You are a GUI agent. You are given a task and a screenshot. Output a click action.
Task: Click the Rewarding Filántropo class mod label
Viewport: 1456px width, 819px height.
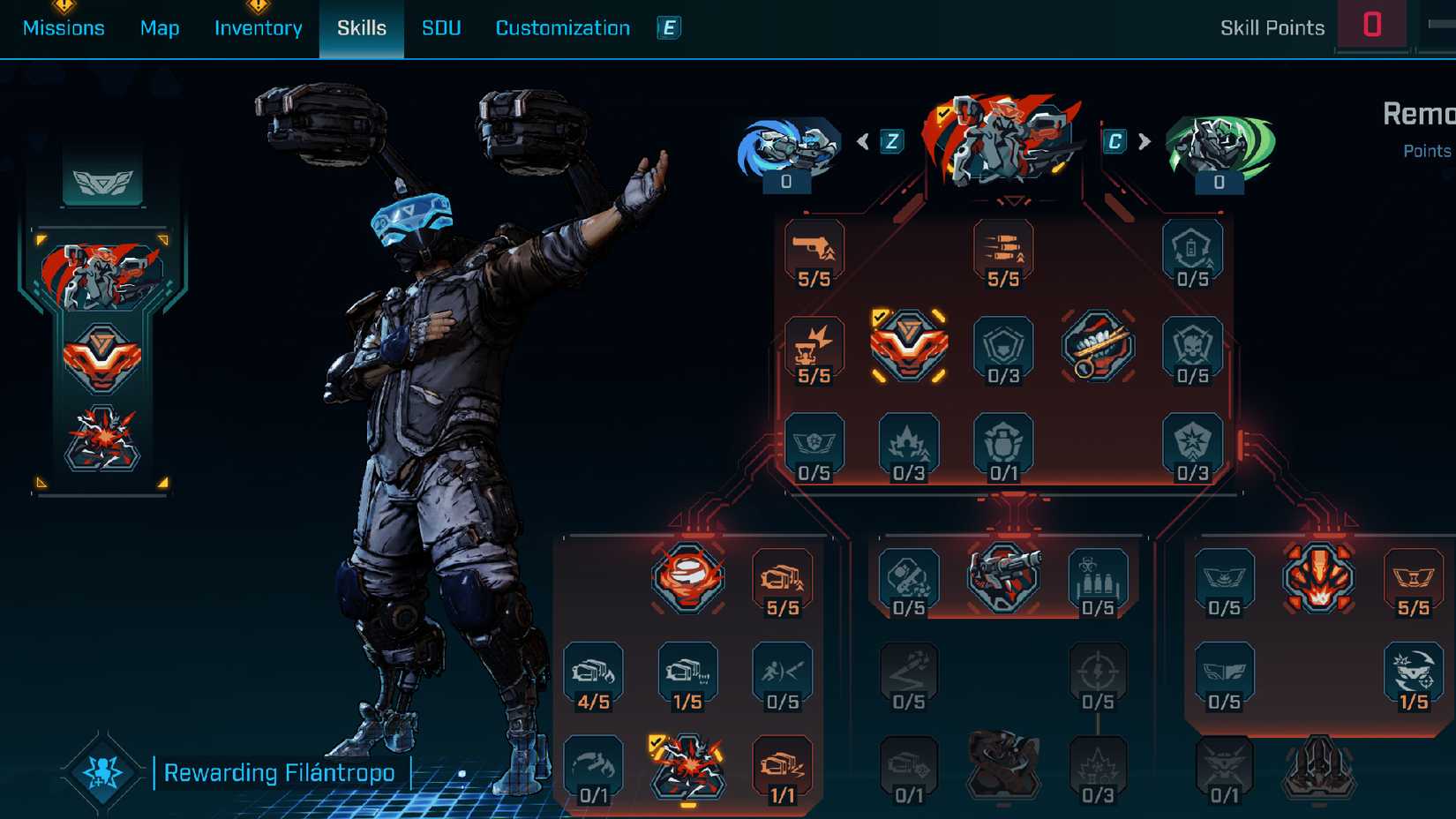(x=280, y=772)
